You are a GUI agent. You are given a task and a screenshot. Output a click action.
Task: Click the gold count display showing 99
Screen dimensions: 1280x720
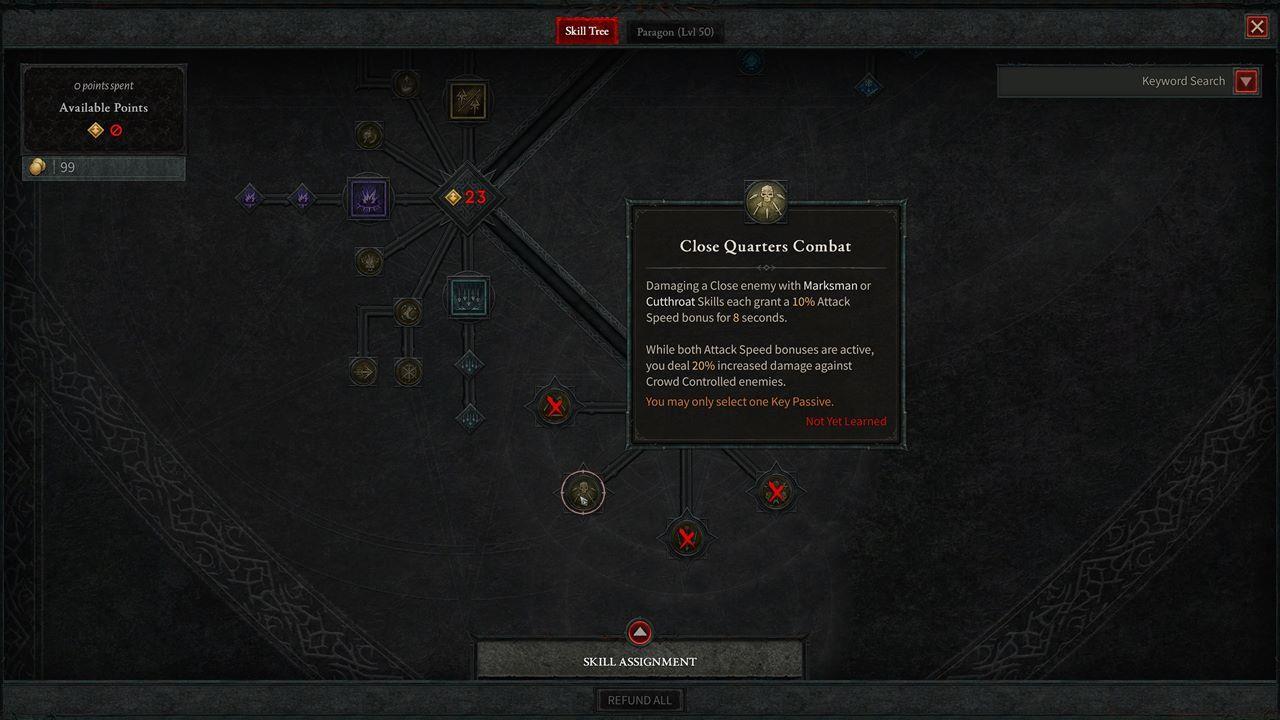[x=103, y=167]
